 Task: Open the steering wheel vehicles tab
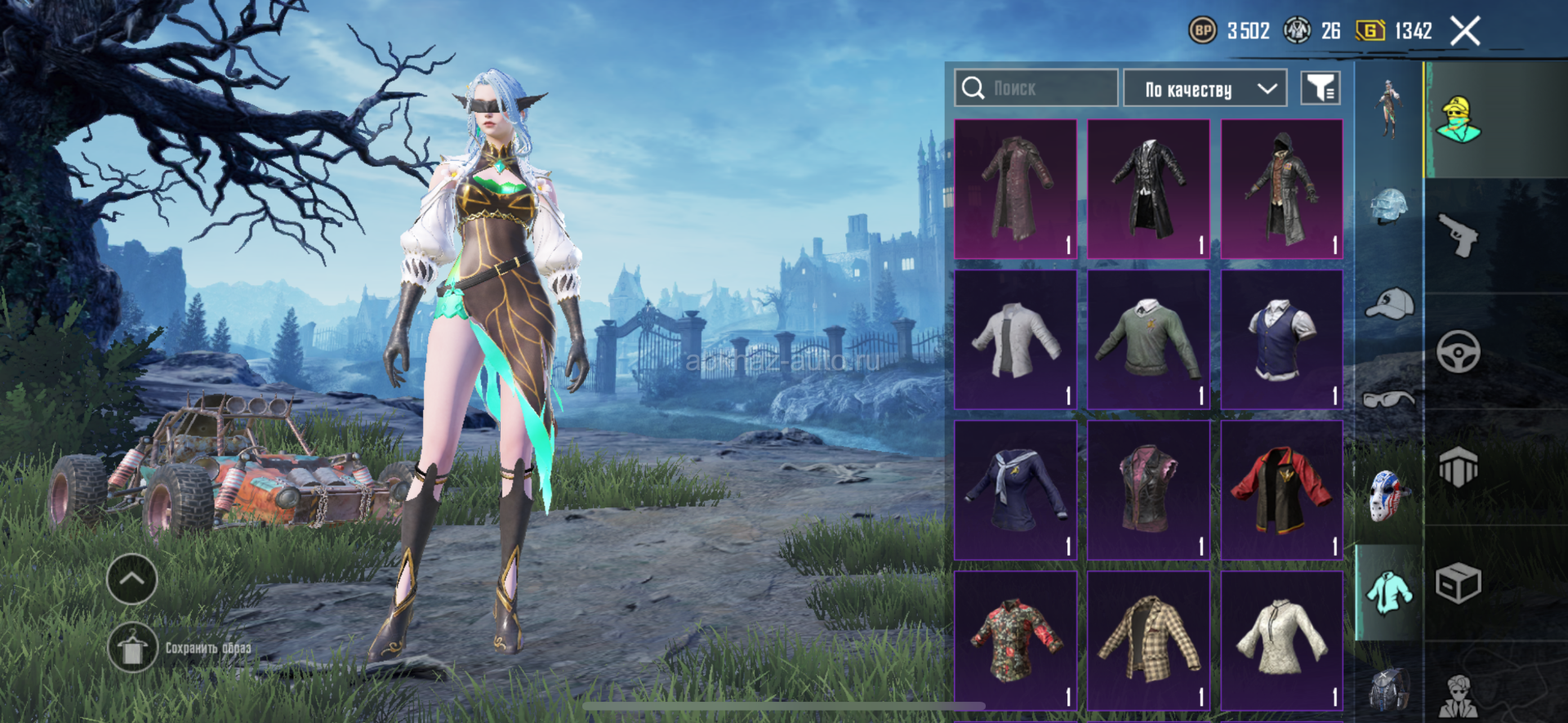click(1459, 352)
